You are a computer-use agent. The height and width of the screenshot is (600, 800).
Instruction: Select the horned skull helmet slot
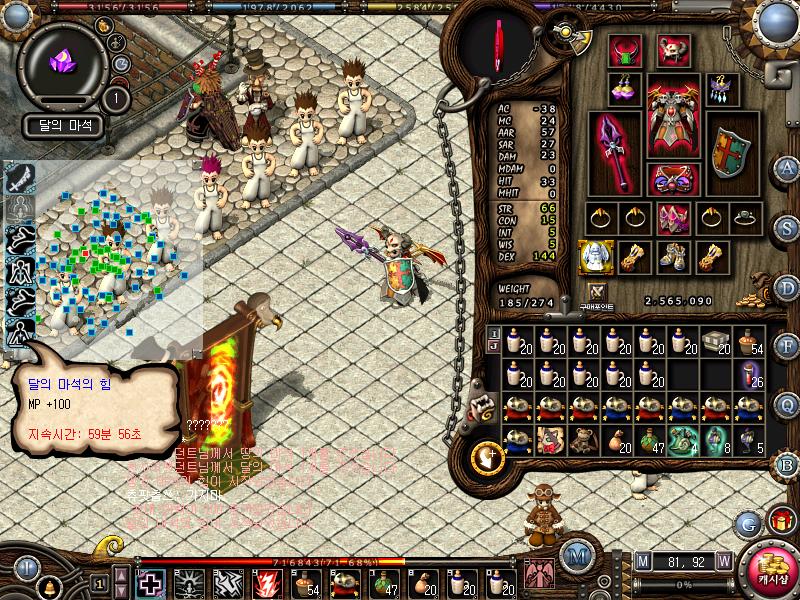click(x=672, y=50)
